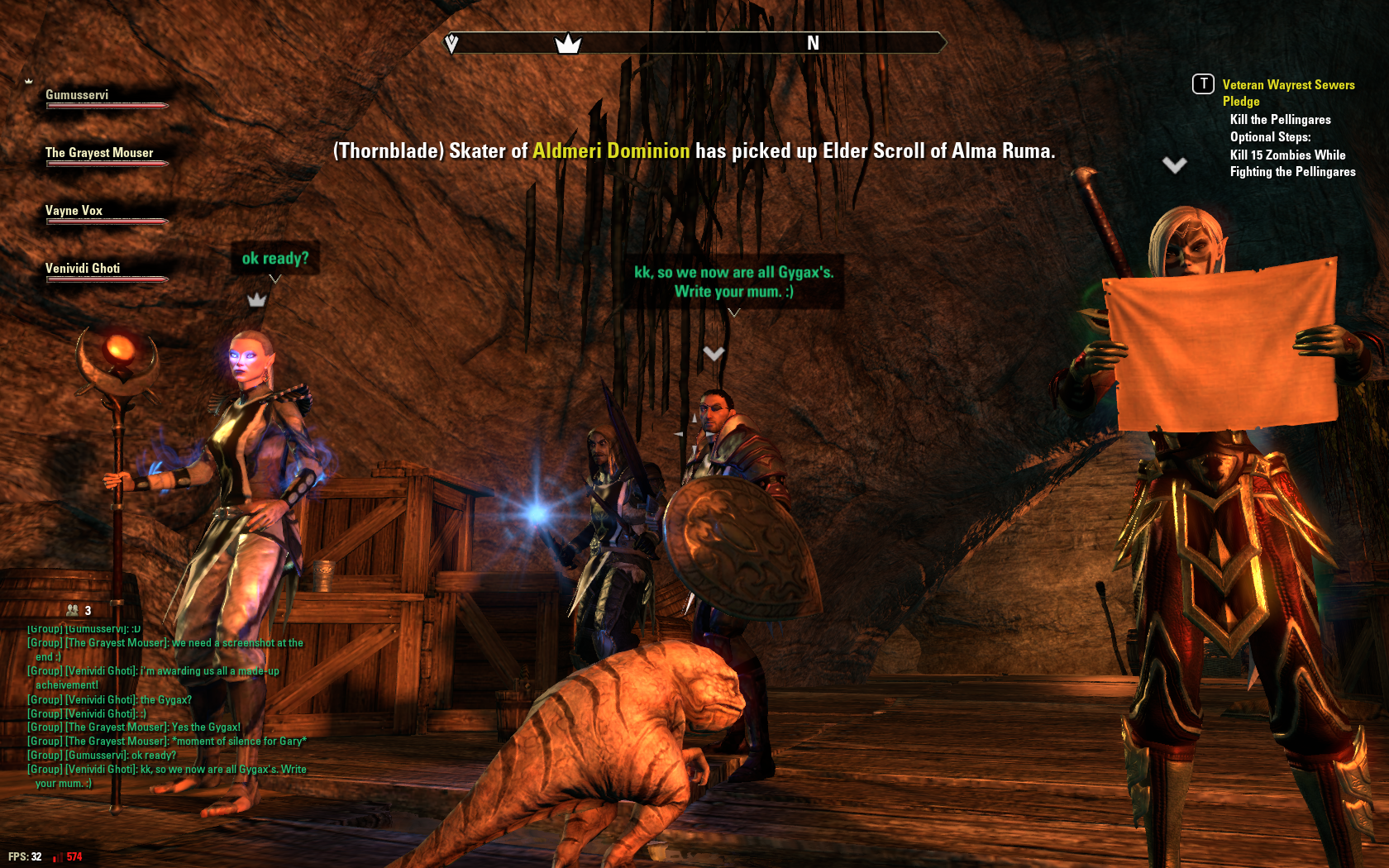1389x868 pixels.
Task: Focus the group chat log window
Action: tap(165, 707)
